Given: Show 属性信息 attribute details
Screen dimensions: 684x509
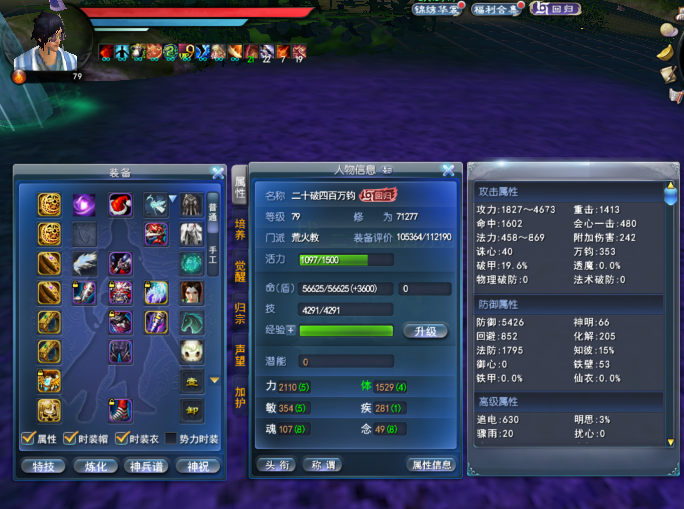Looking at the screenshot, I should click(x=431, y=465).
